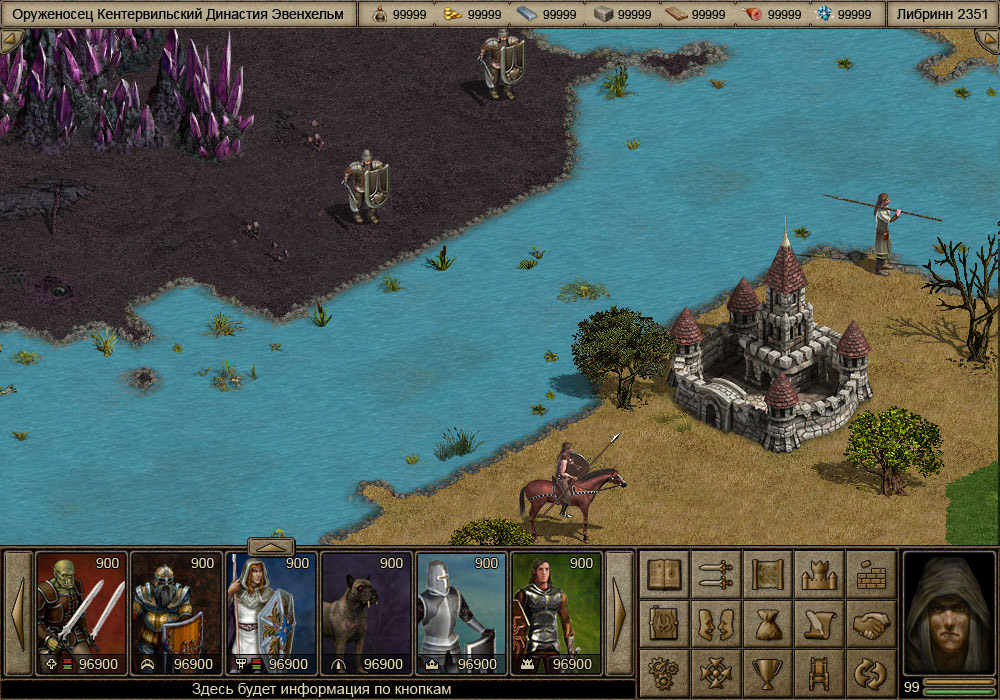This screenshot has height=700, width=1000.
Task: Open the gears settings button
Action: click(665, 671)
